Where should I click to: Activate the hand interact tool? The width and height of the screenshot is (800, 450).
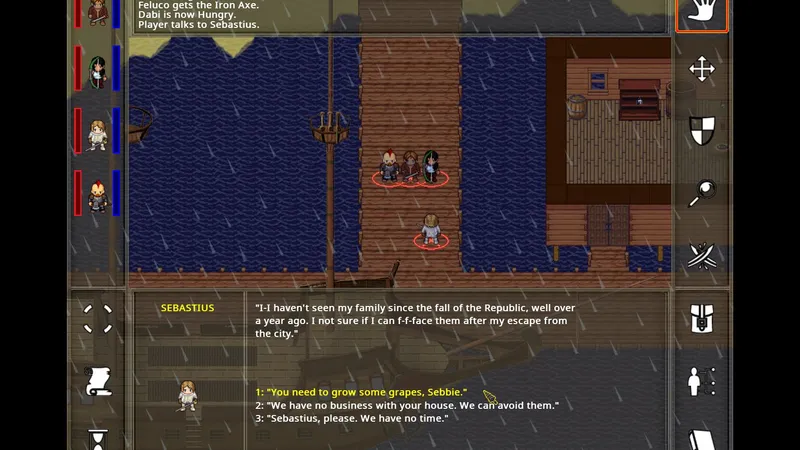[702, 14]
